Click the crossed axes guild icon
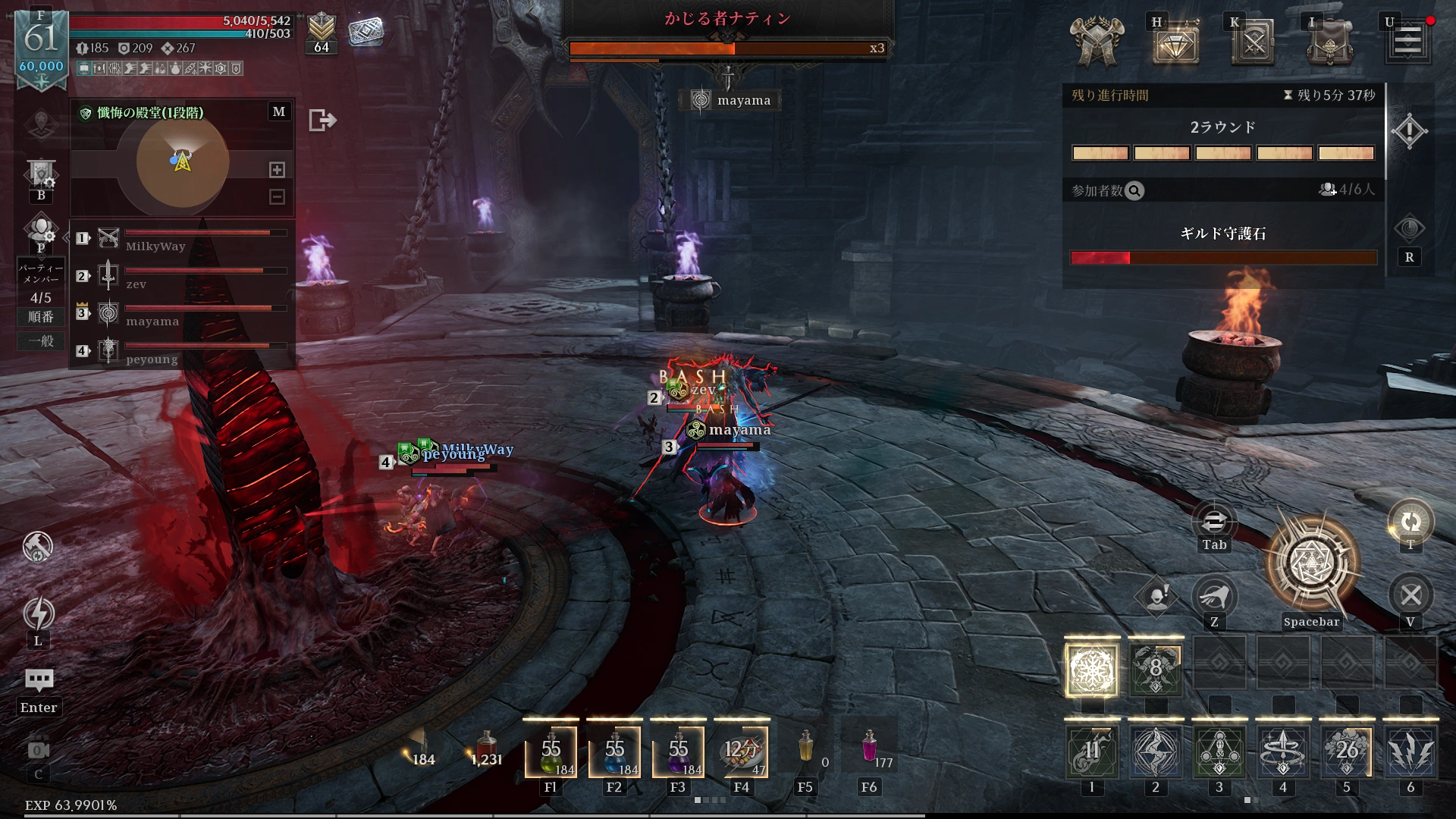 click(x=1097, y=42)
